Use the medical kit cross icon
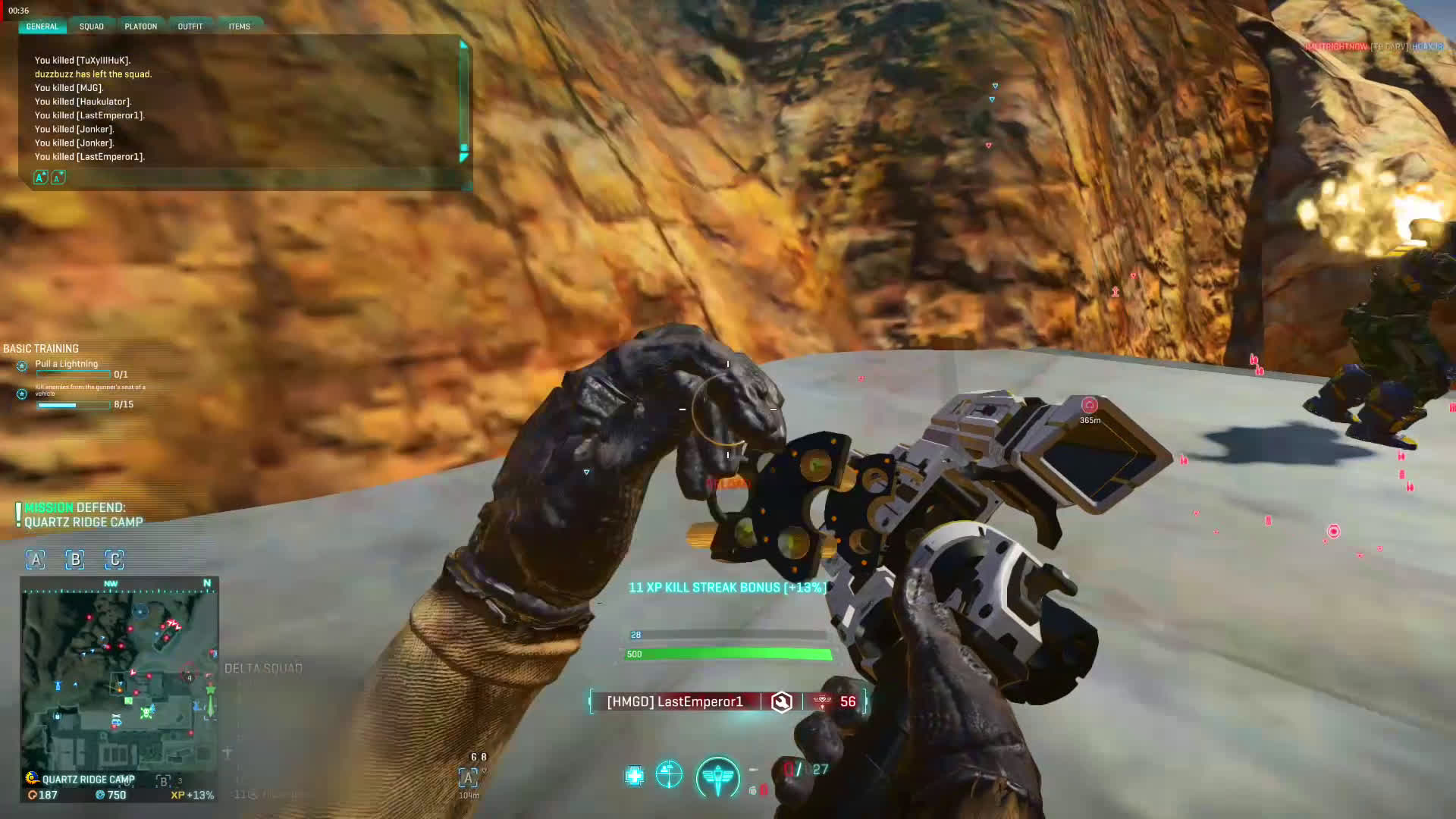Screen dimensions: 1456x819 (x=634, y=775)
